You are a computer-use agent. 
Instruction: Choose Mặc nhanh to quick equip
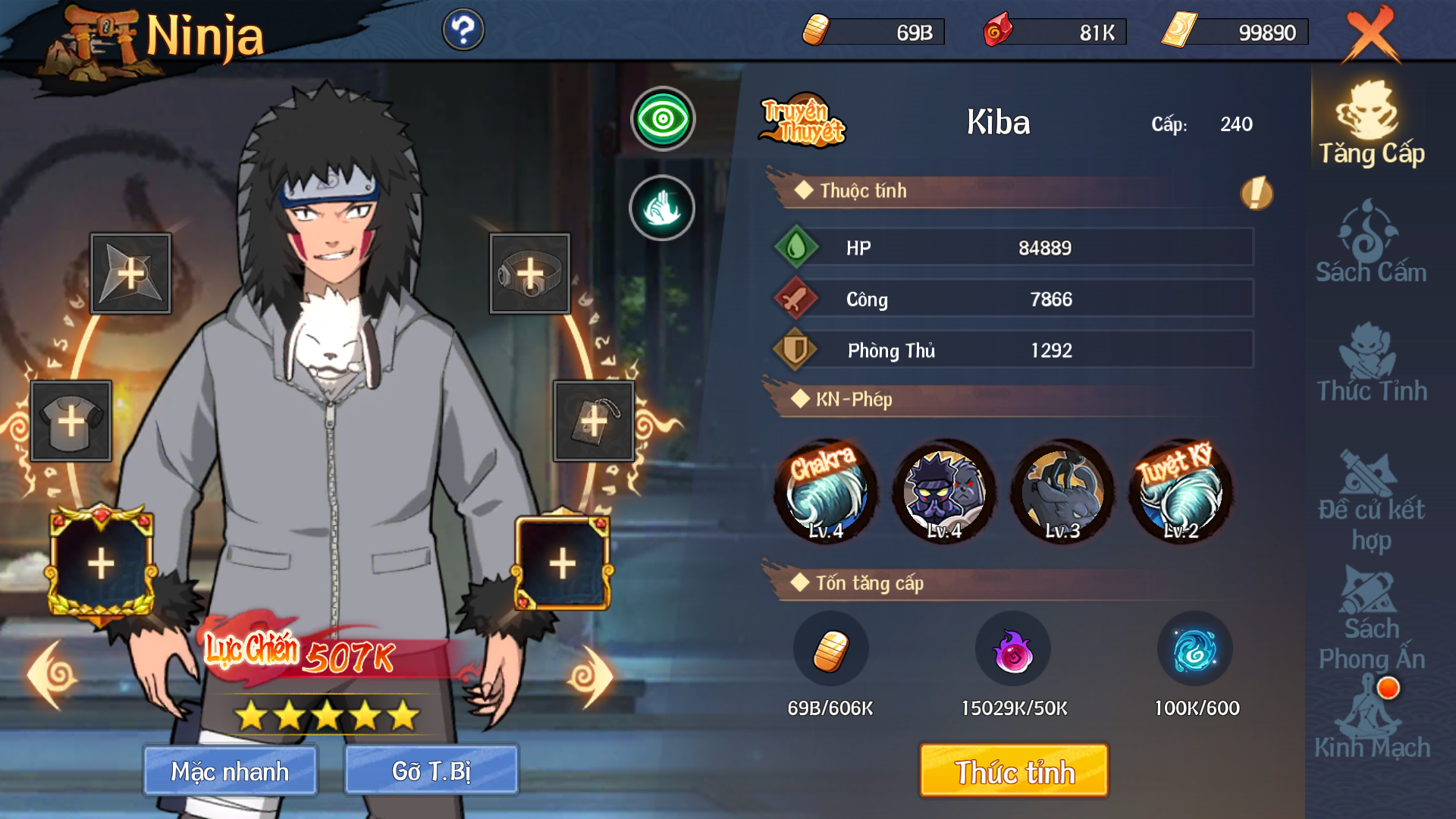pyautogui.click(x=230, y=770)
